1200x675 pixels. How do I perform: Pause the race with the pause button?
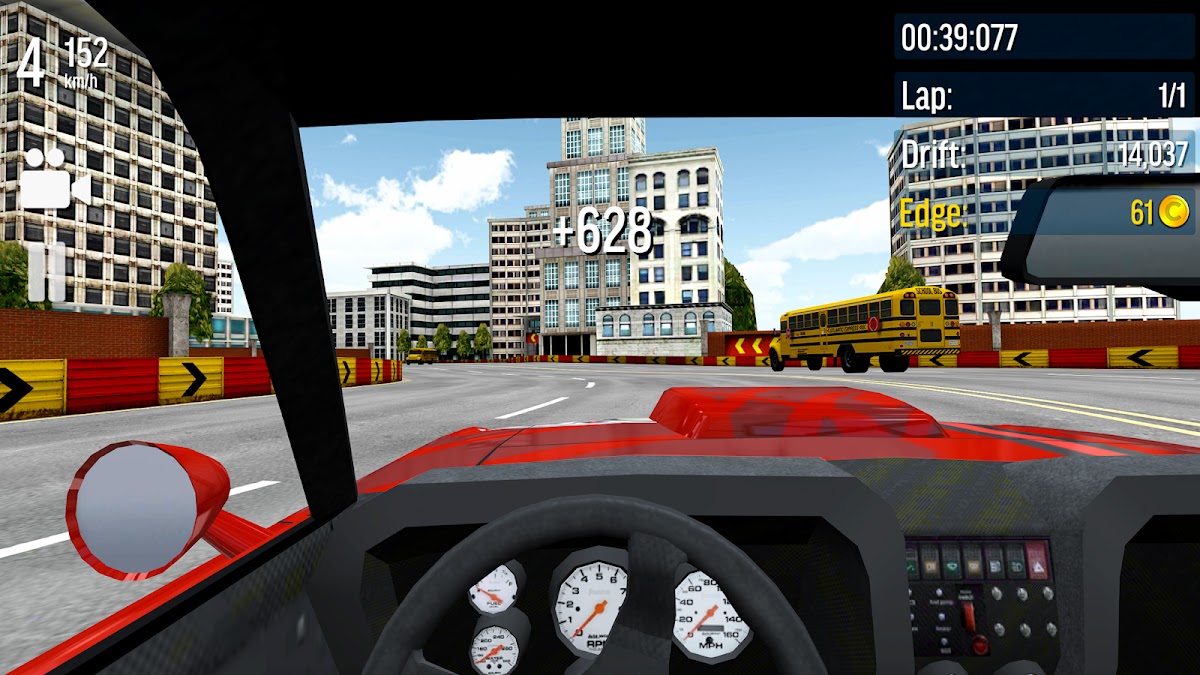47,270
